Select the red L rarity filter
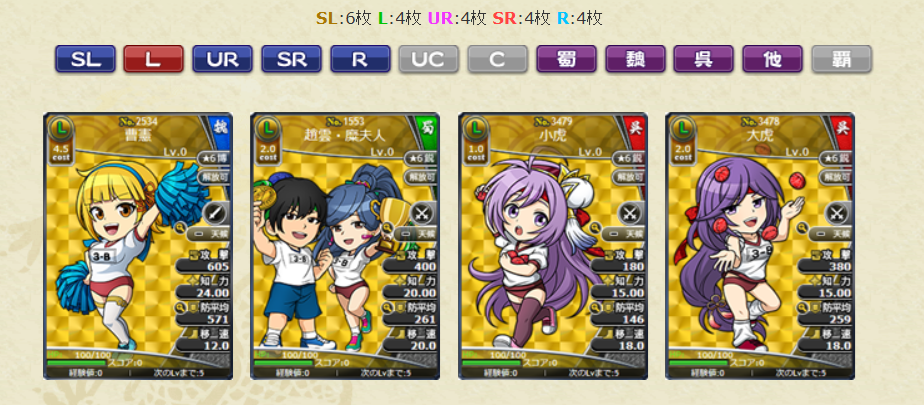Viewport: 924px width, 405px height. (x=153, y=59)
